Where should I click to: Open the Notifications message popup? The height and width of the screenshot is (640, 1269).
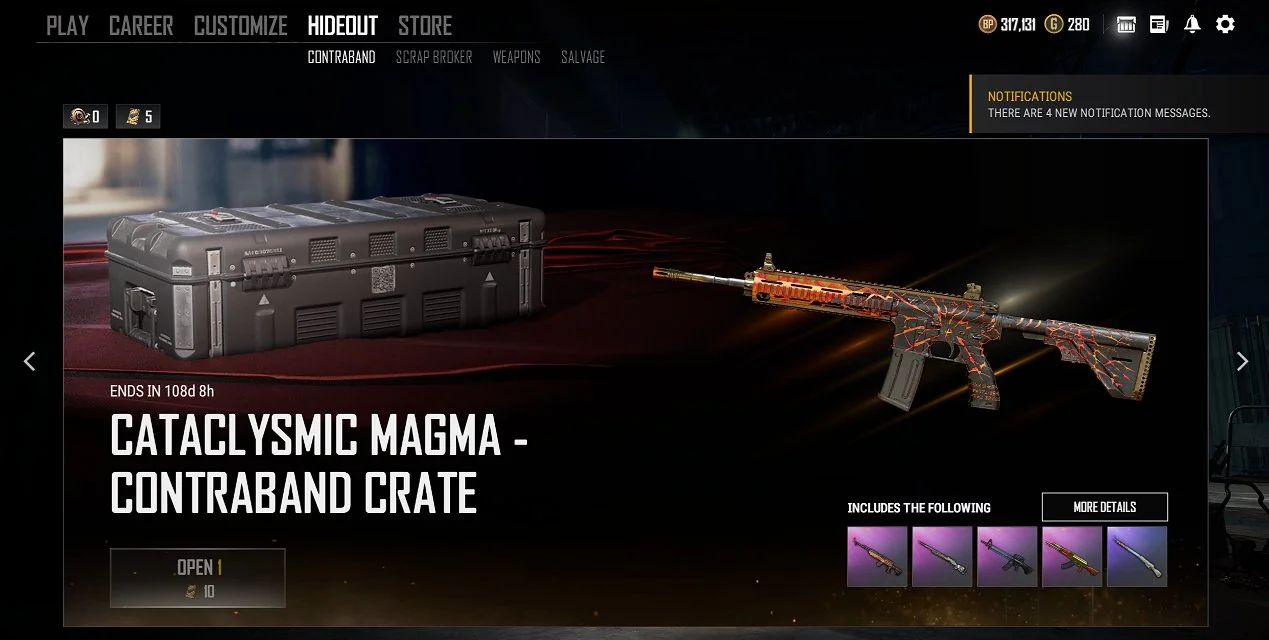1099,104
